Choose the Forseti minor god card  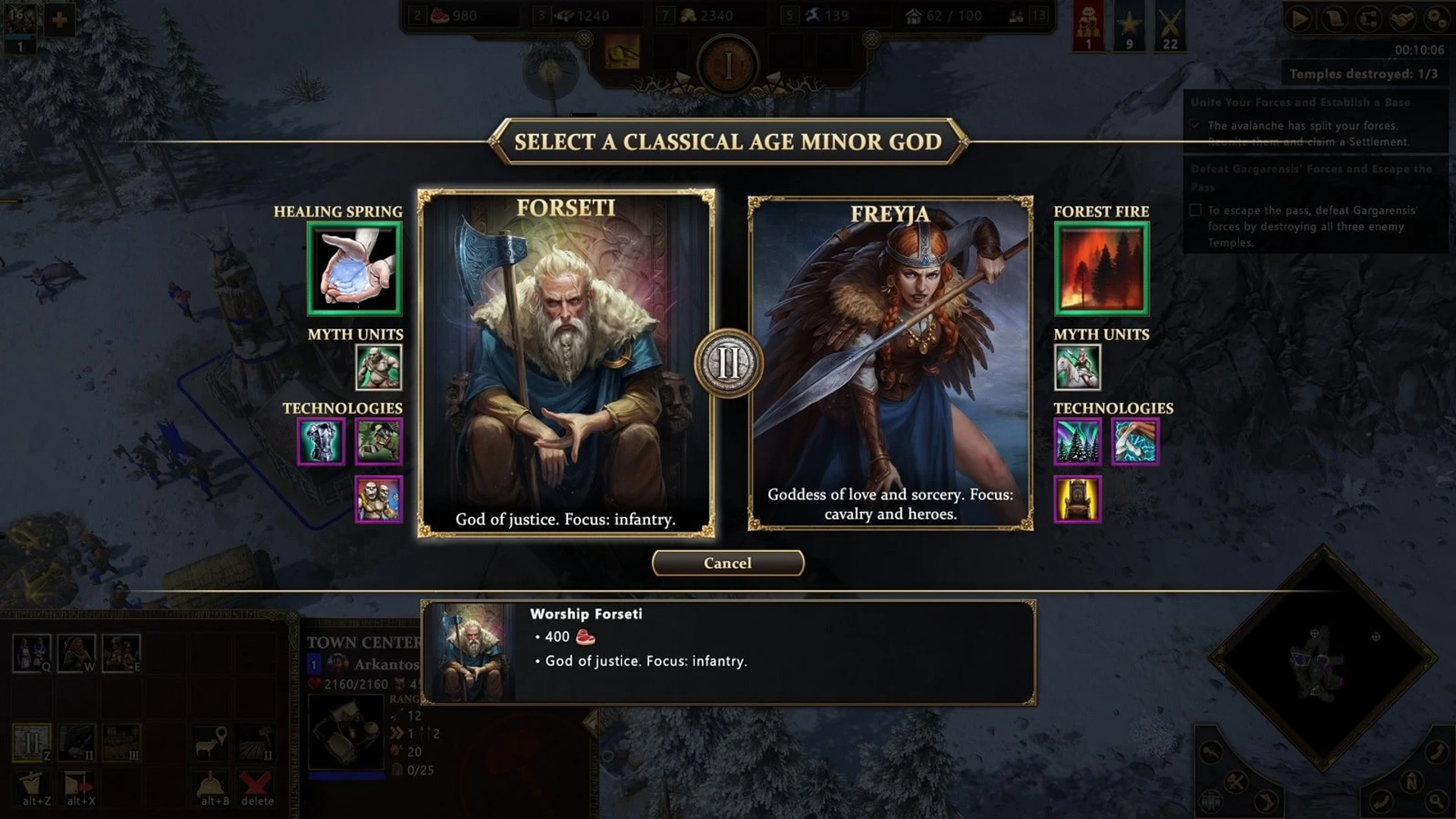point(566,362)
